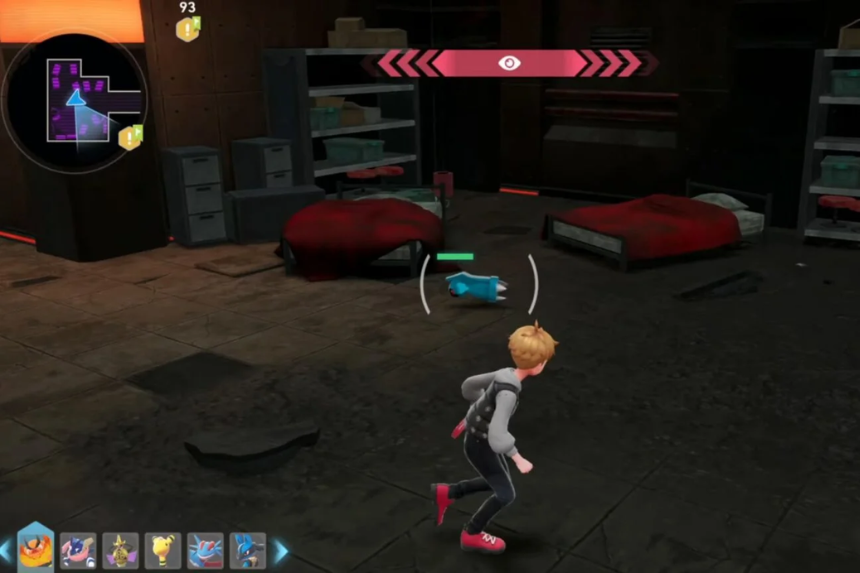Choose Aegislash from the party bar

[120, 550]
